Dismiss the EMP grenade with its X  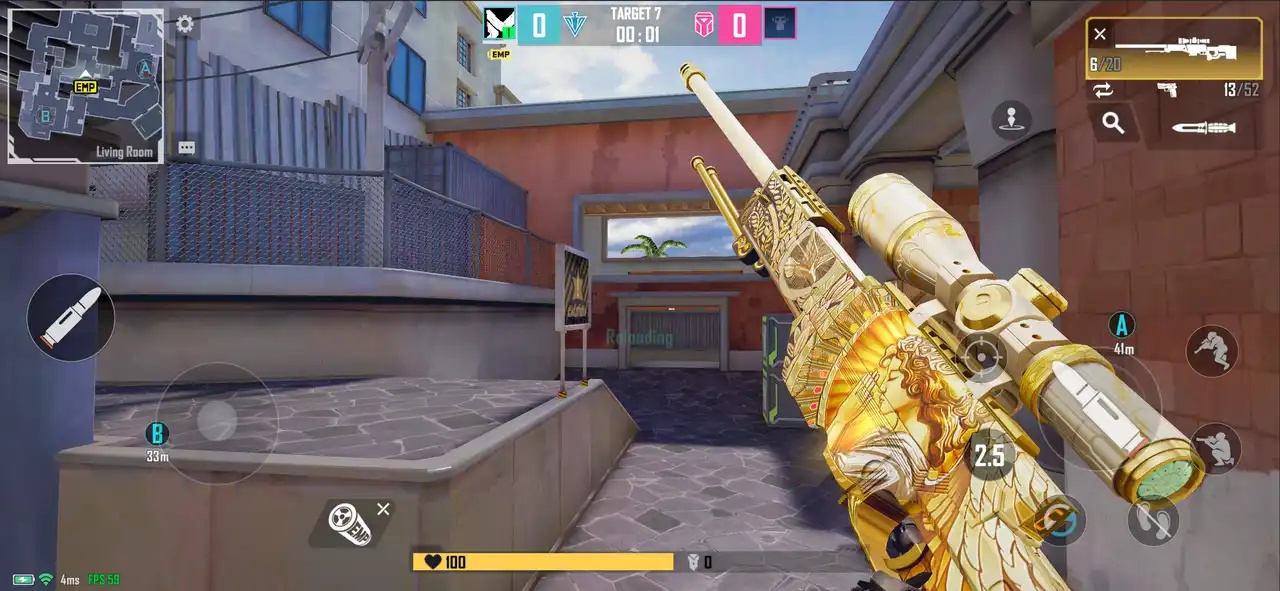pos(383,509)
